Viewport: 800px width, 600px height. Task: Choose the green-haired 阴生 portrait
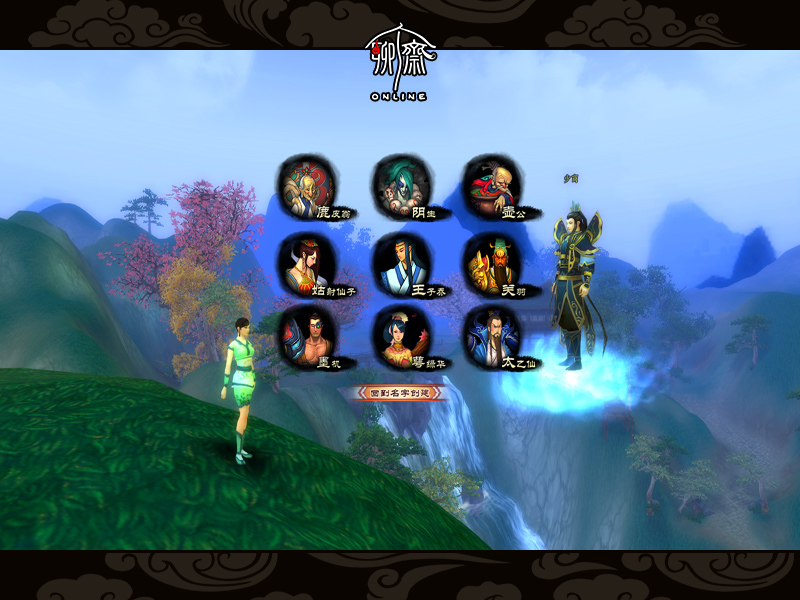pyautogui.click(x=397, y=185)
